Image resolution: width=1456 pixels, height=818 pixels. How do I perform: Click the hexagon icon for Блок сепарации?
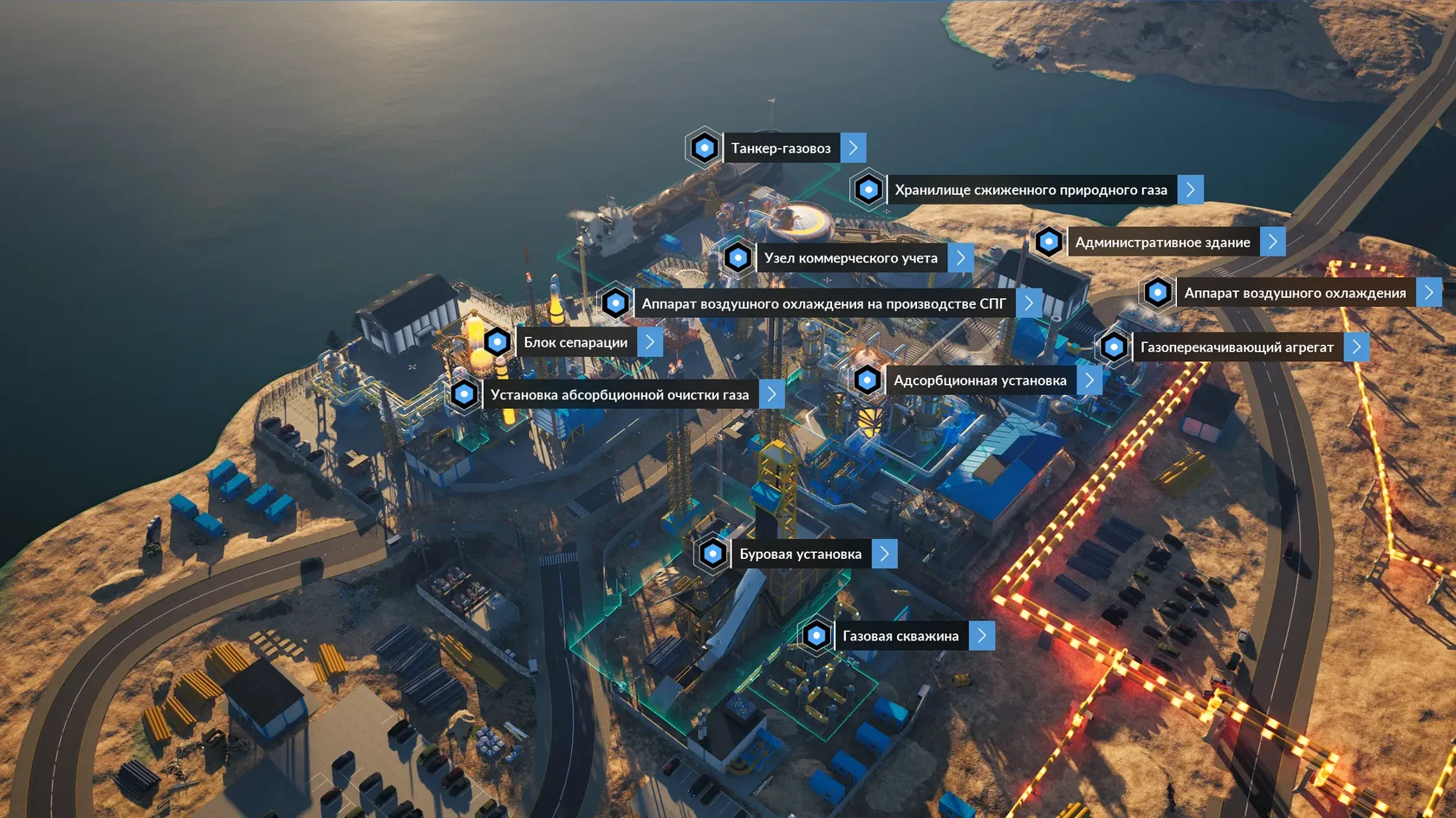497,342
